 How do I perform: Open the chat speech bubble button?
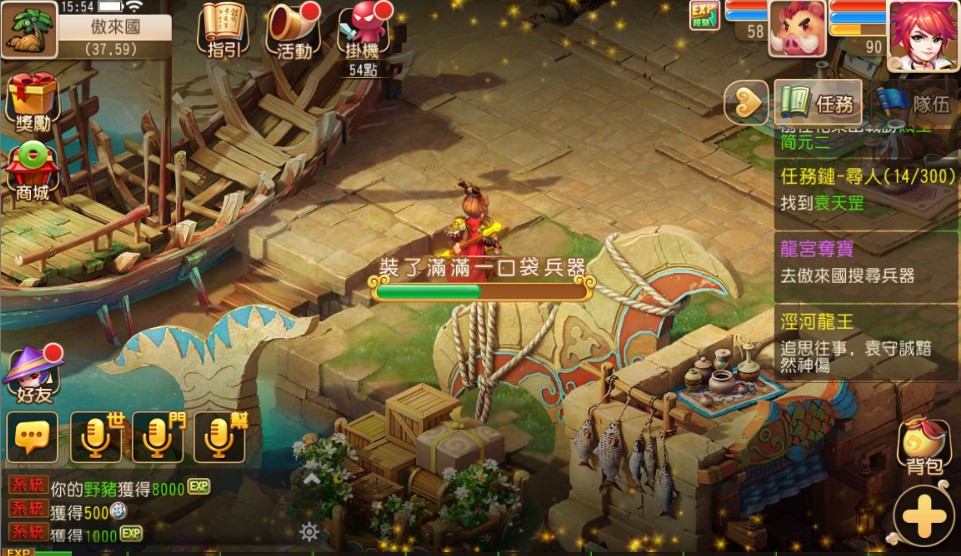tap(32, 437)
